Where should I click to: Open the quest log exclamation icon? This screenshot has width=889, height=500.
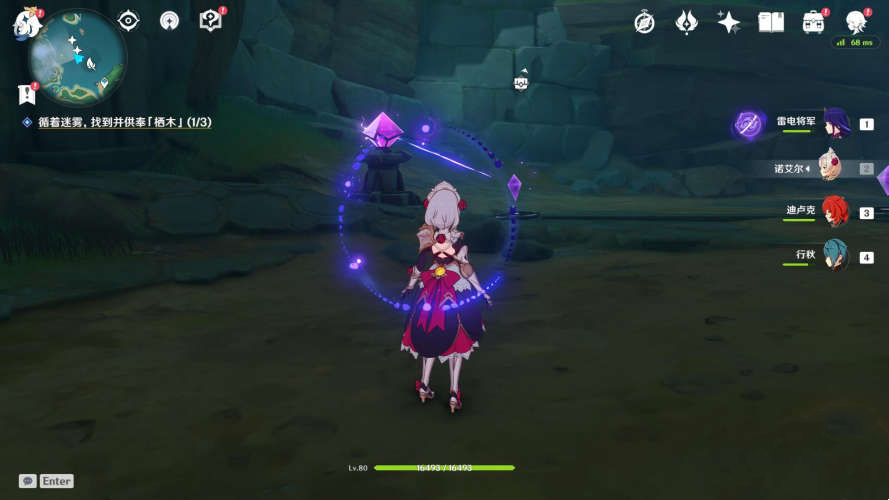(27, 94)
